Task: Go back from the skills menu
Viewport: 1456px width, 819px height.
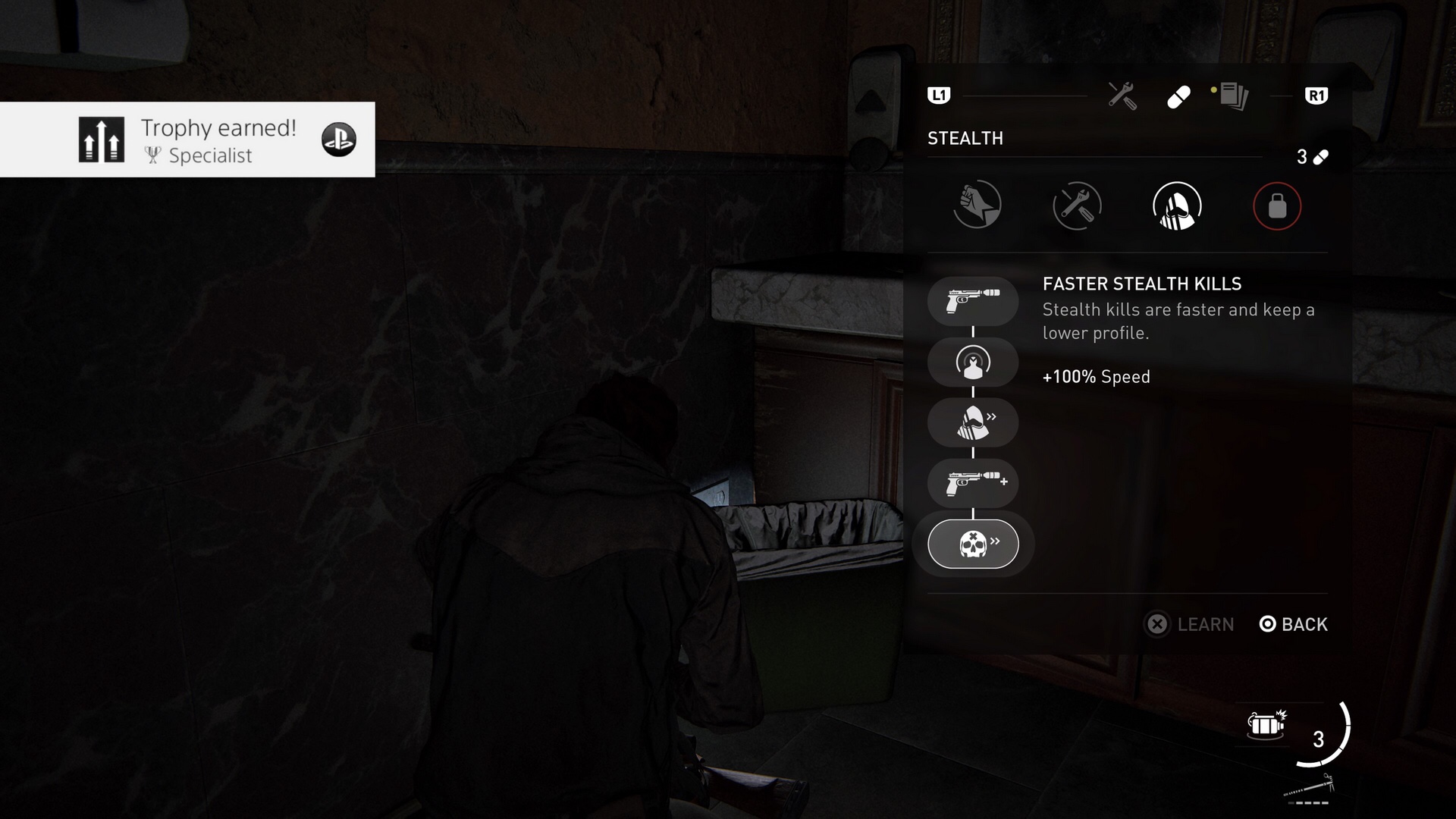Action: tap(1294, 624)
